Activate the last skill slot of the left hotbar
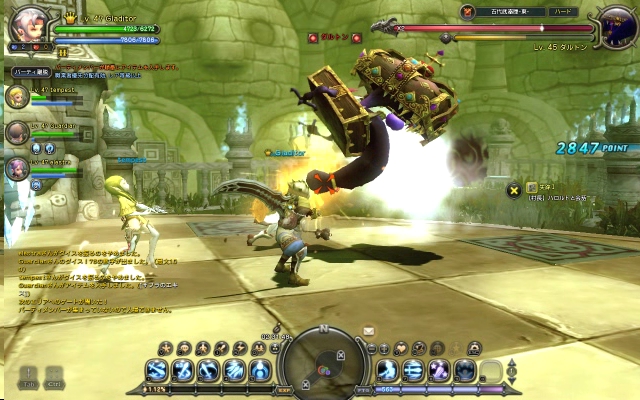The width and height of the screenshot is (640, 400). click(x=260, y=370)
